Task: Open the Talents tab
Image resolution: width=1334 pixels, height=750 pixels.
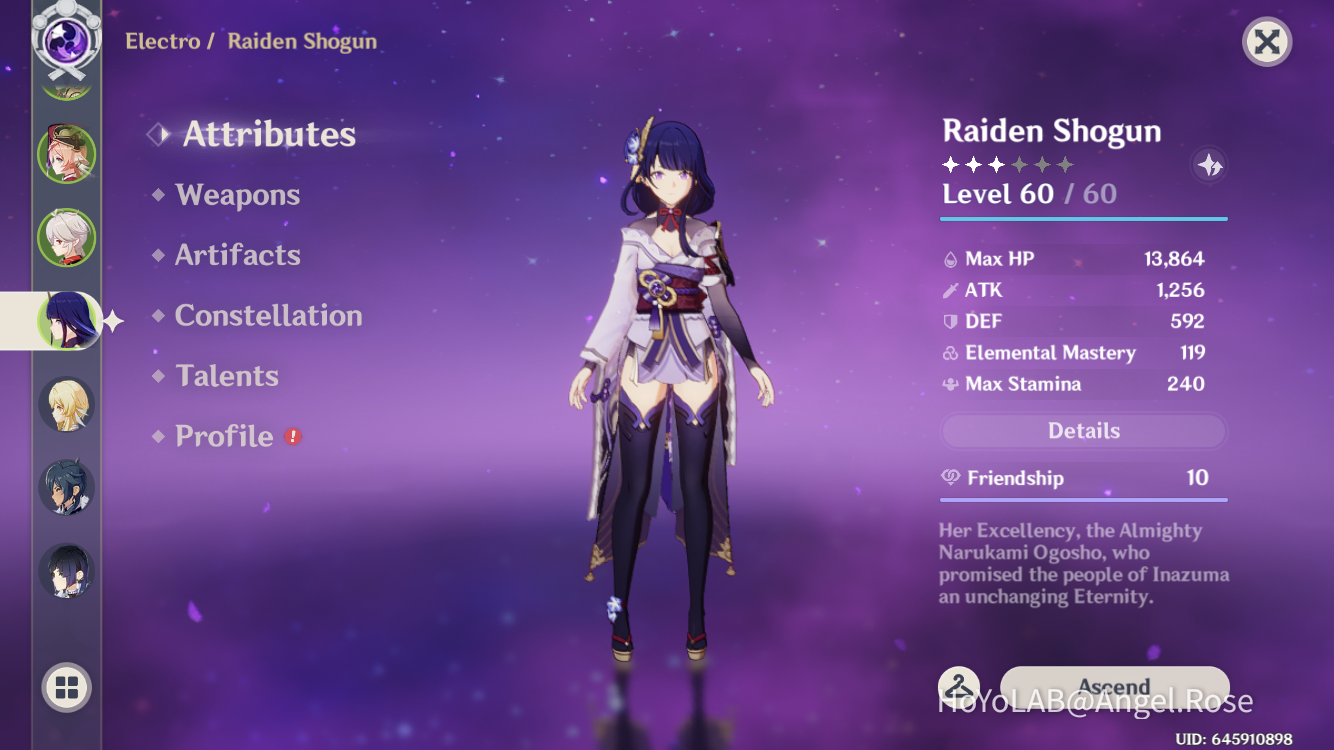Action: coord(227,376)
